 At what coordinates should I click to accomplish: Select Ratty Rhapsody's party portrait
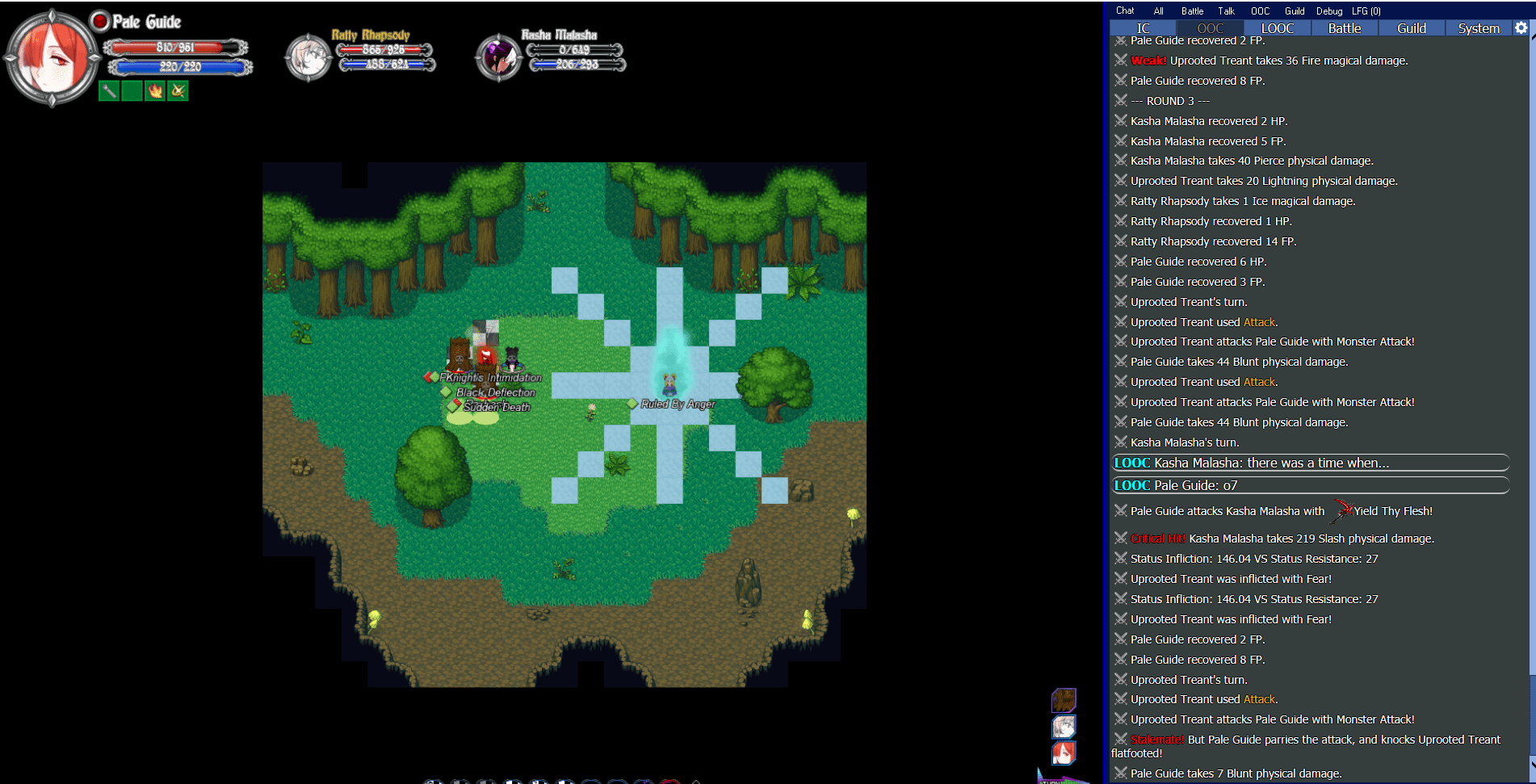308,58
